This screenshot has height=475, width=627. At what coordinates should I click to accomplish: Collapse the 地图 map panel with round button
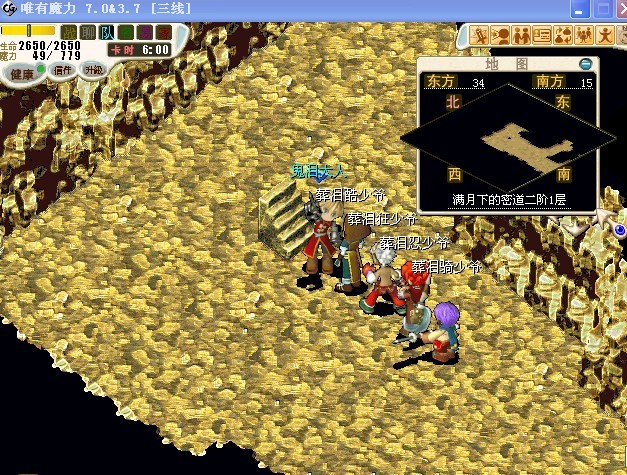point(585,64)
